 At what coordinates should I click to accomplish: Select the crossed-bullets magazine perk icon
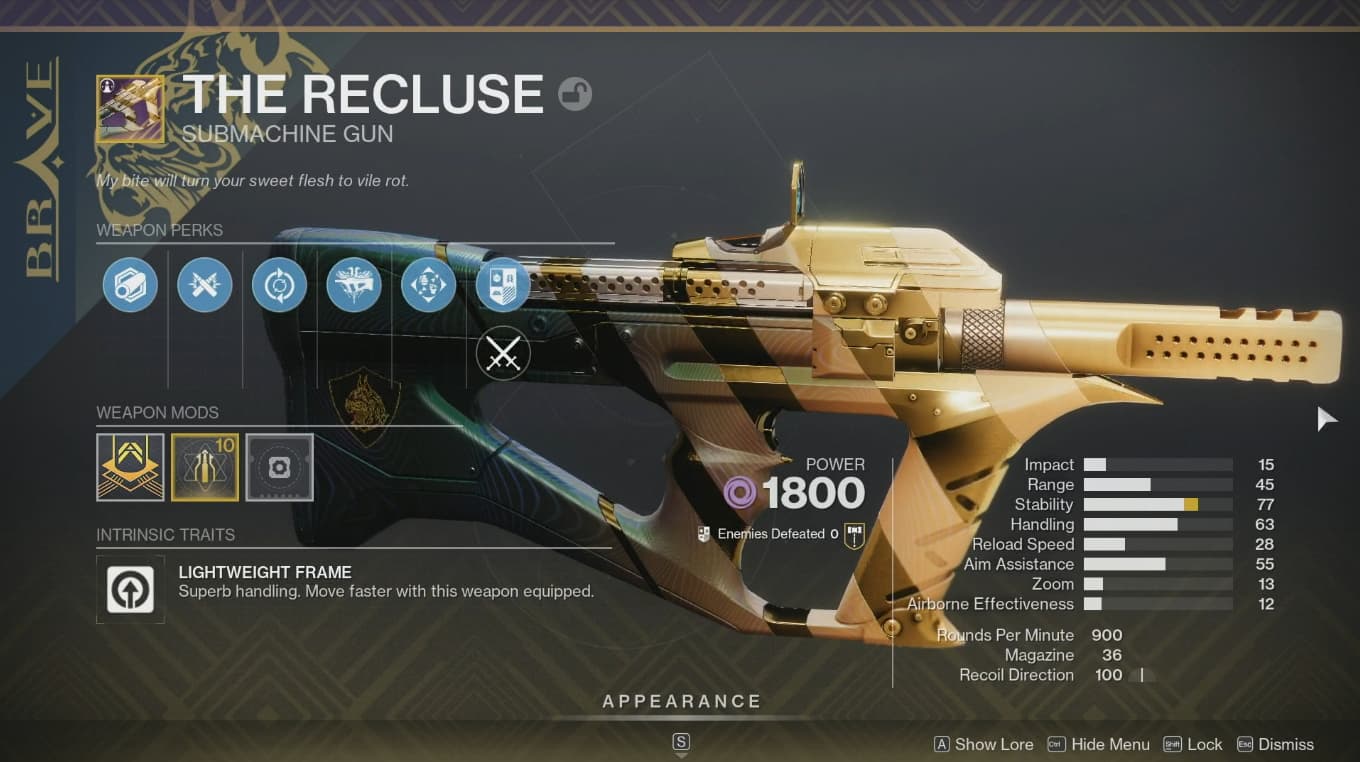(x=204, y=284)
